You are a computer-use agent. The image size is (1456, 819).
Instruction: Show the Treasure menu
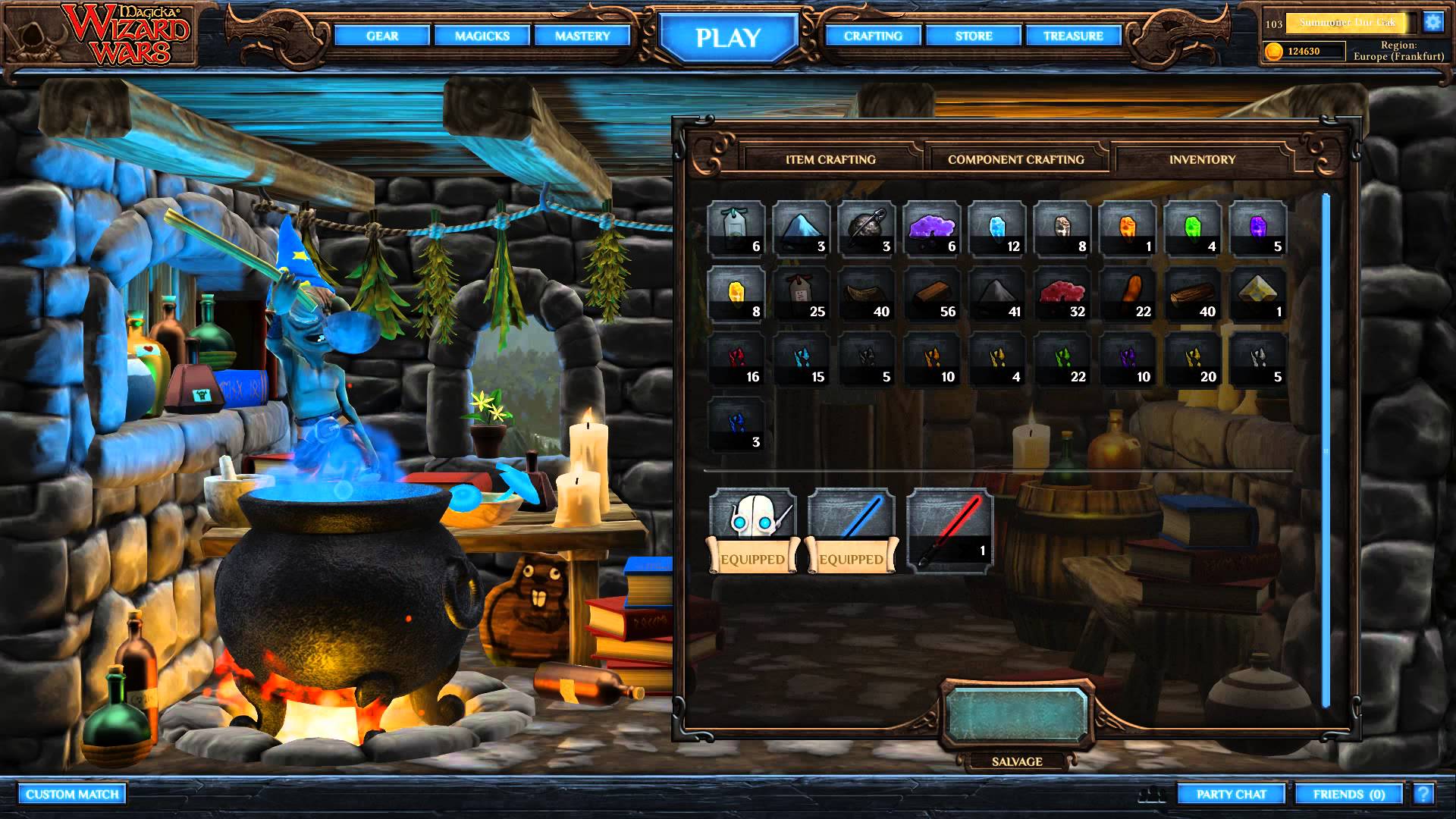click(1073, 36)
